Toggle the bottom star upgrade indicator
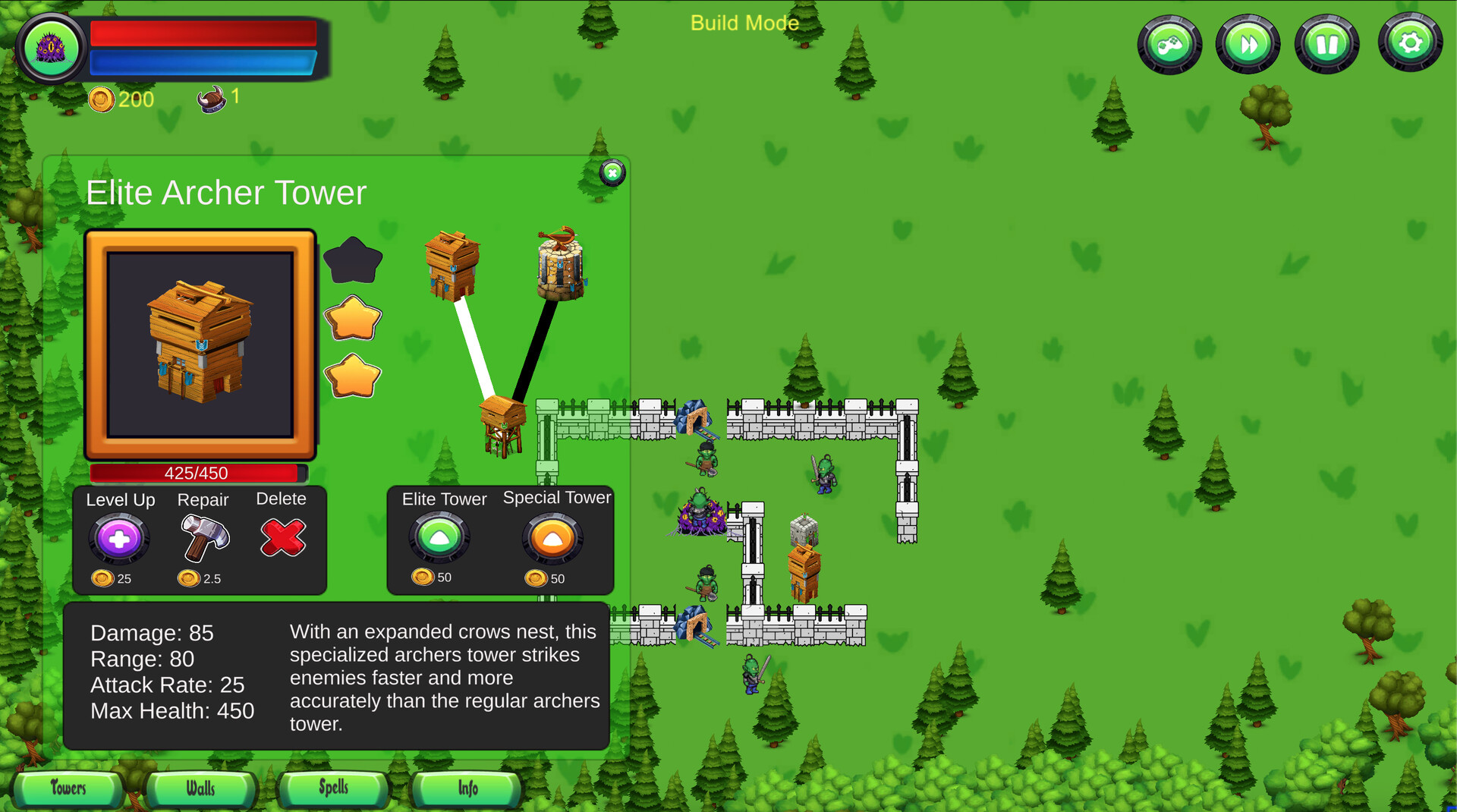 pos(354,373)
